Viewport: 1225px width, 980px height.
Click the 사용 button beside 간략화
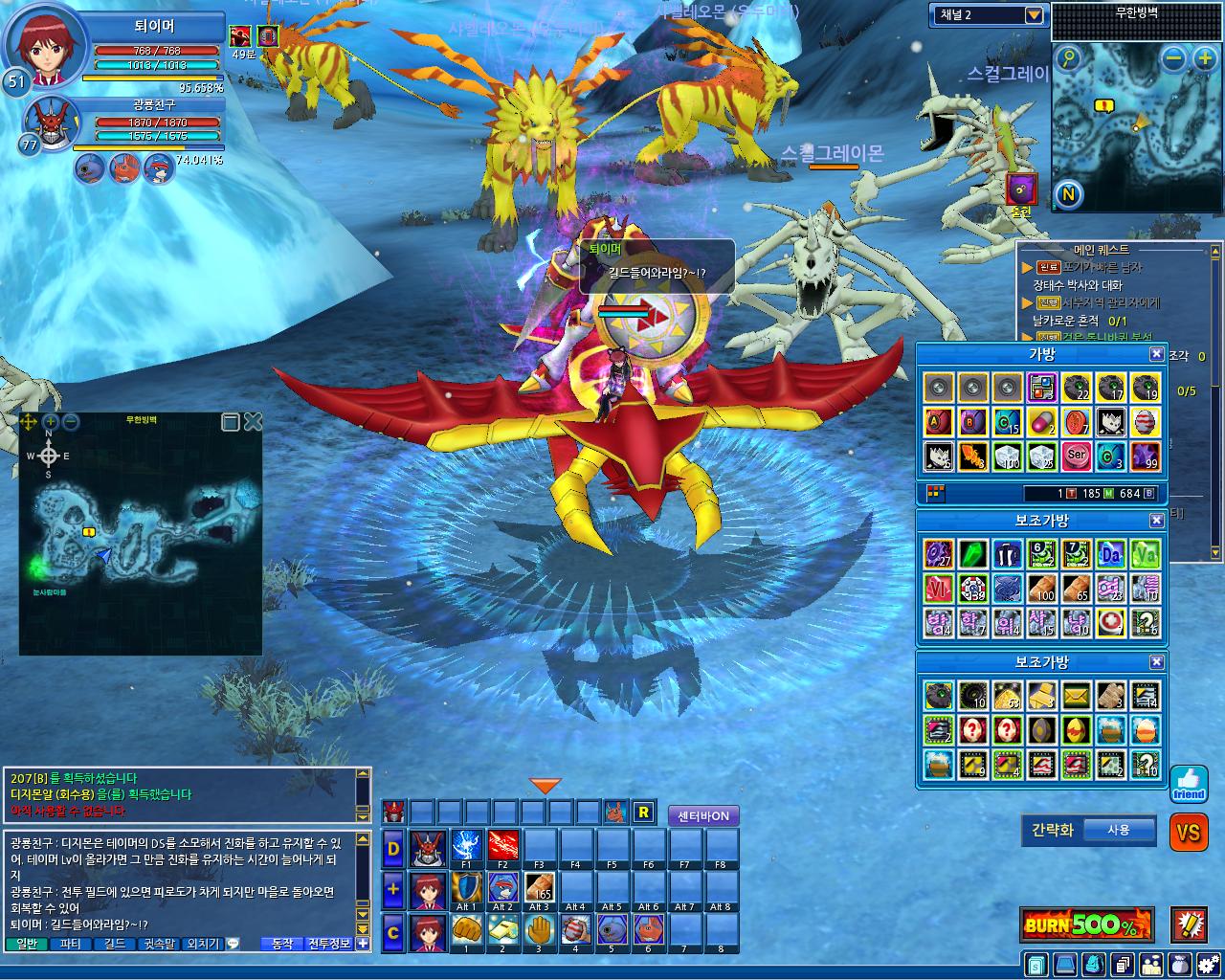pos(1118,830)
